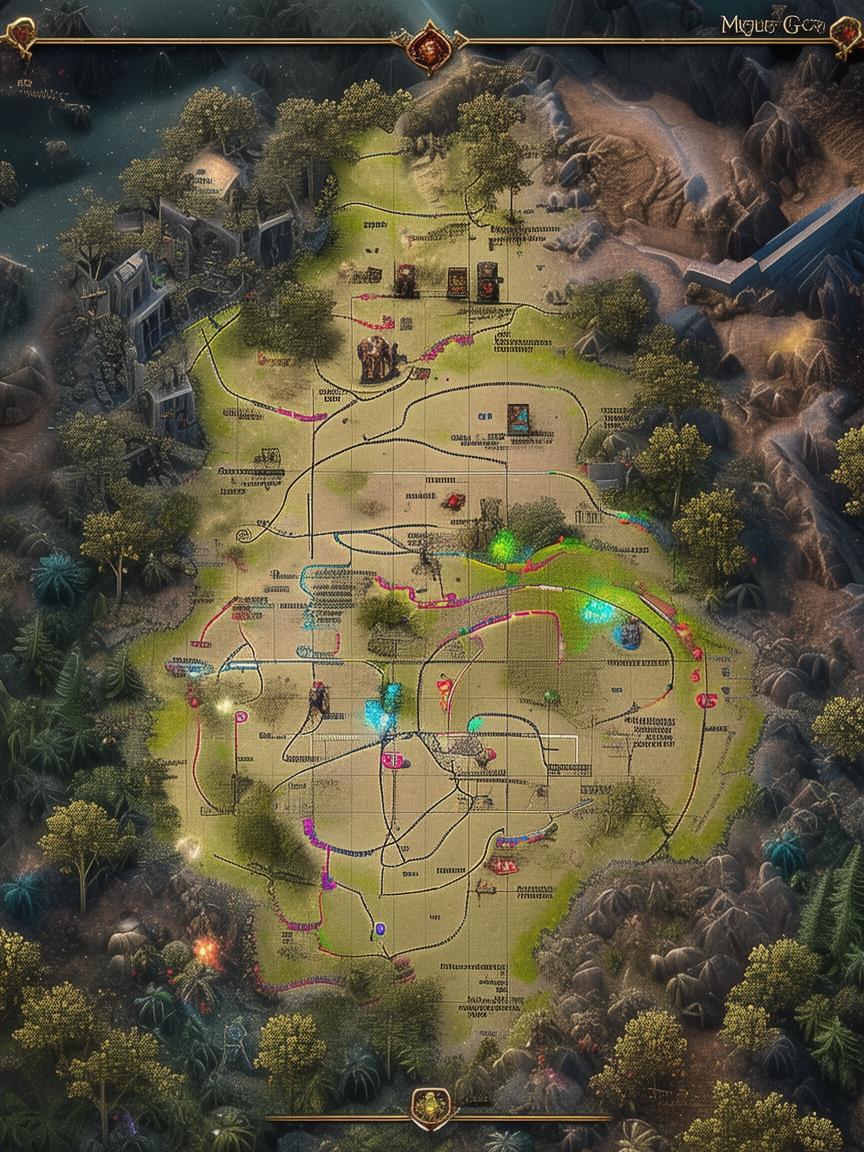Click the glowing green map marker
Viewport: 864px width, 1152px height.
[x=504, y=546]
